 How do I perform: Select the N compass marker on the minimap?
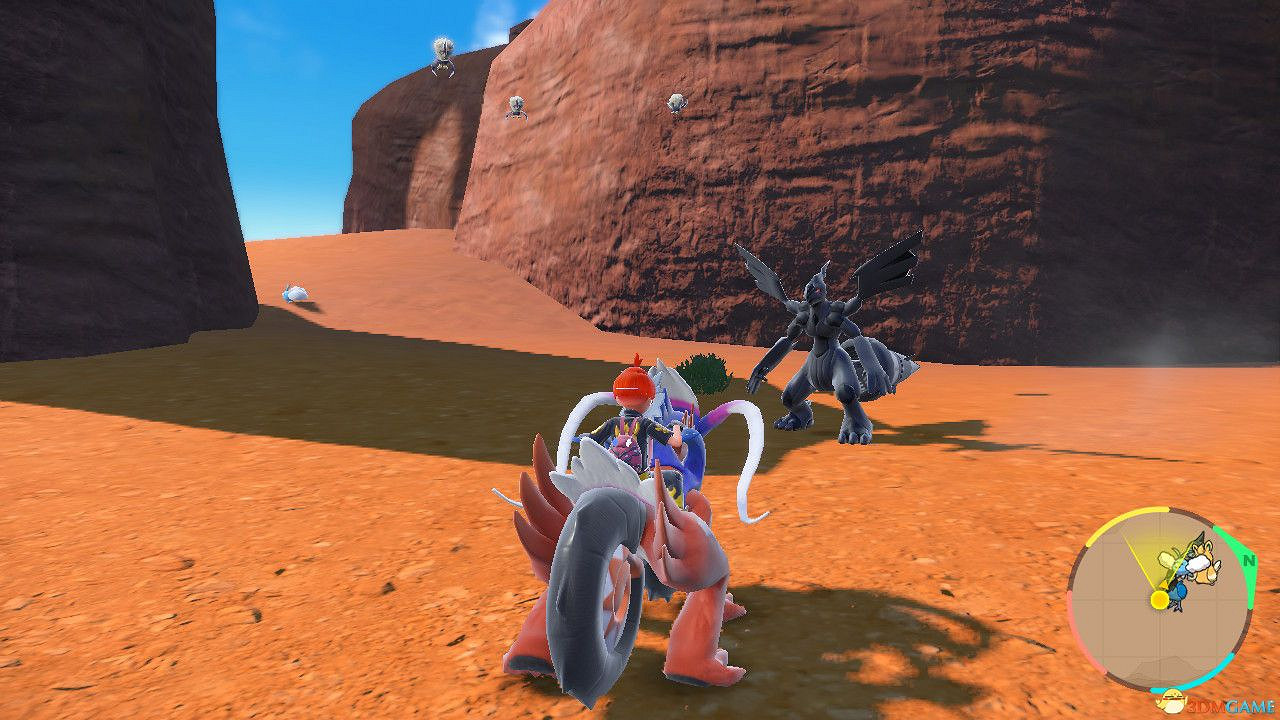(1249, 561)
